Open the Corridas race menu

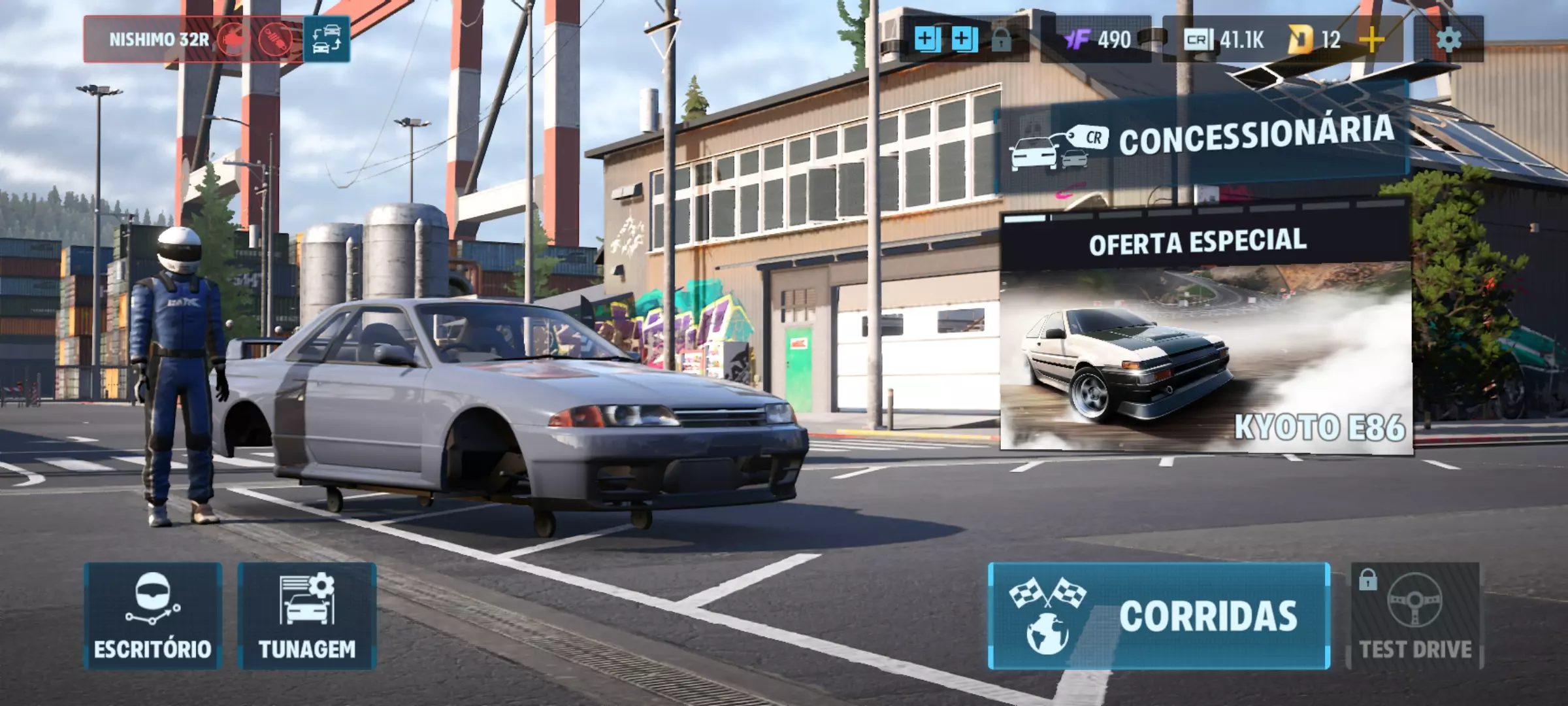tap(1159, 616)
